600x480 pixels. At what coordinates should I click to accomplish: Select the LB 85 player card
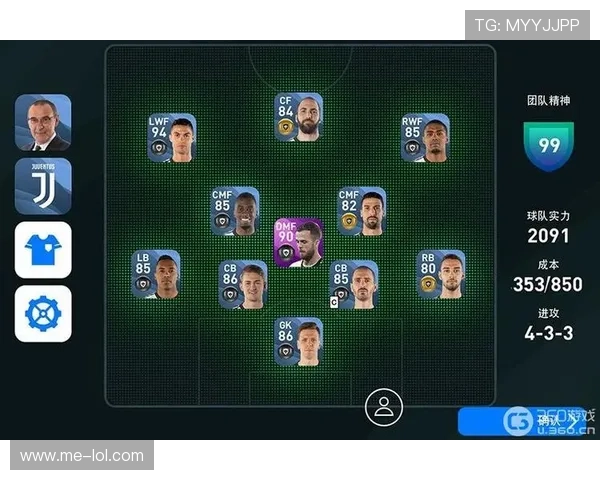click(x=156, y=274)
